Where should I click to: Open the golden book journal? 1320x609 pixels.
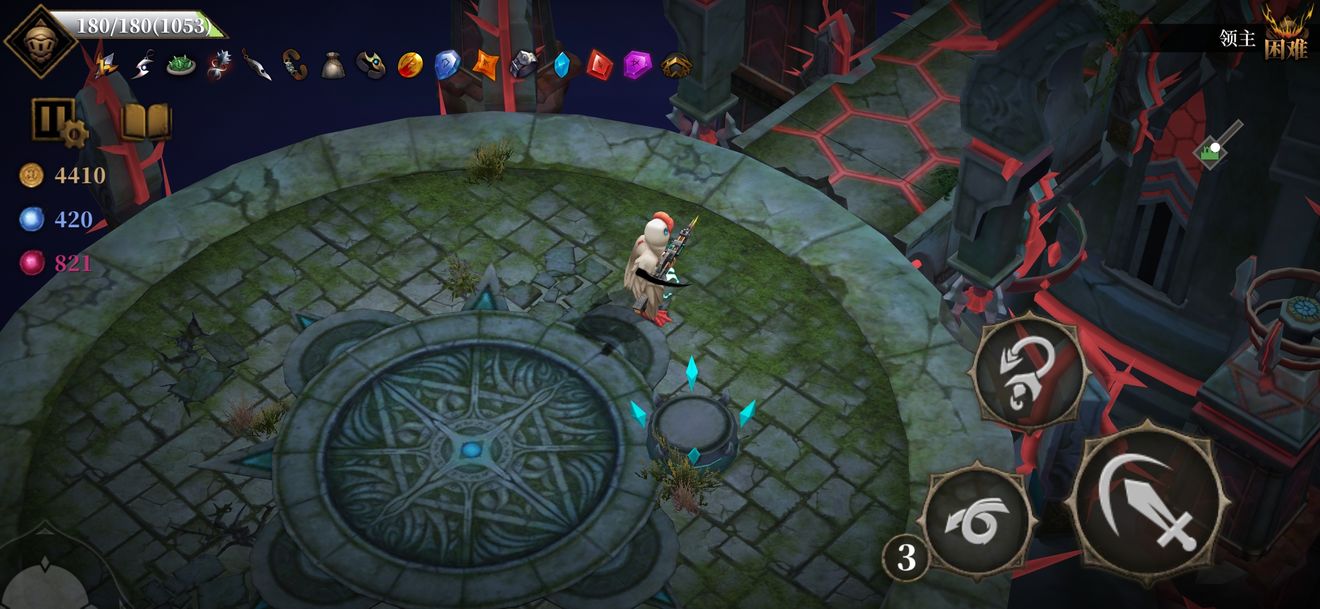(x=145, y=121)
